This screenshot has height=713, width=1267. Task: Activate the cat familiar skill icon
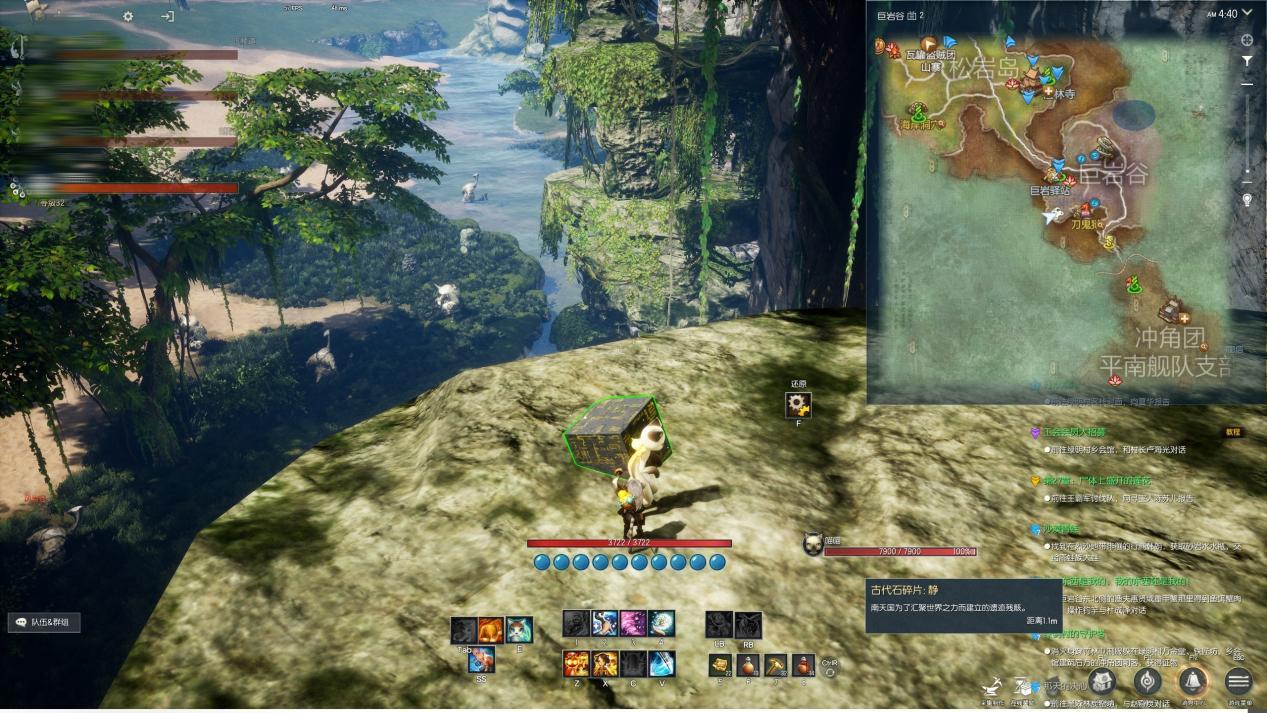click(x=518, y=630)
